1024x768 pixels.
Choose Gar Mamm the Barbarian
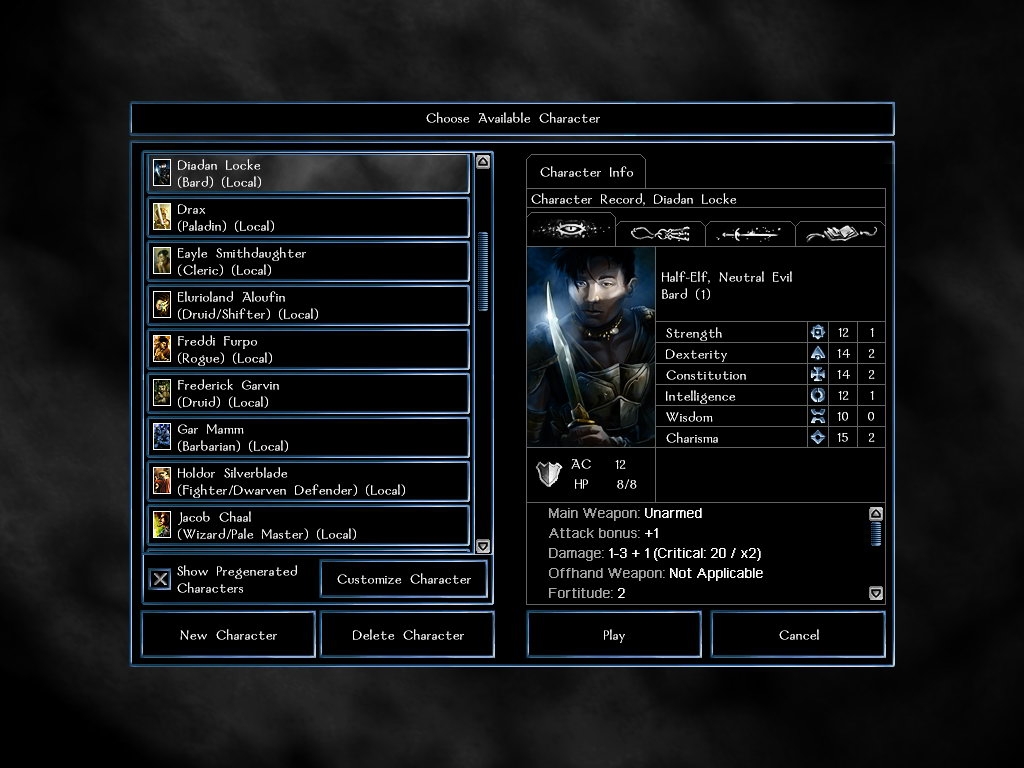[308, 438]
